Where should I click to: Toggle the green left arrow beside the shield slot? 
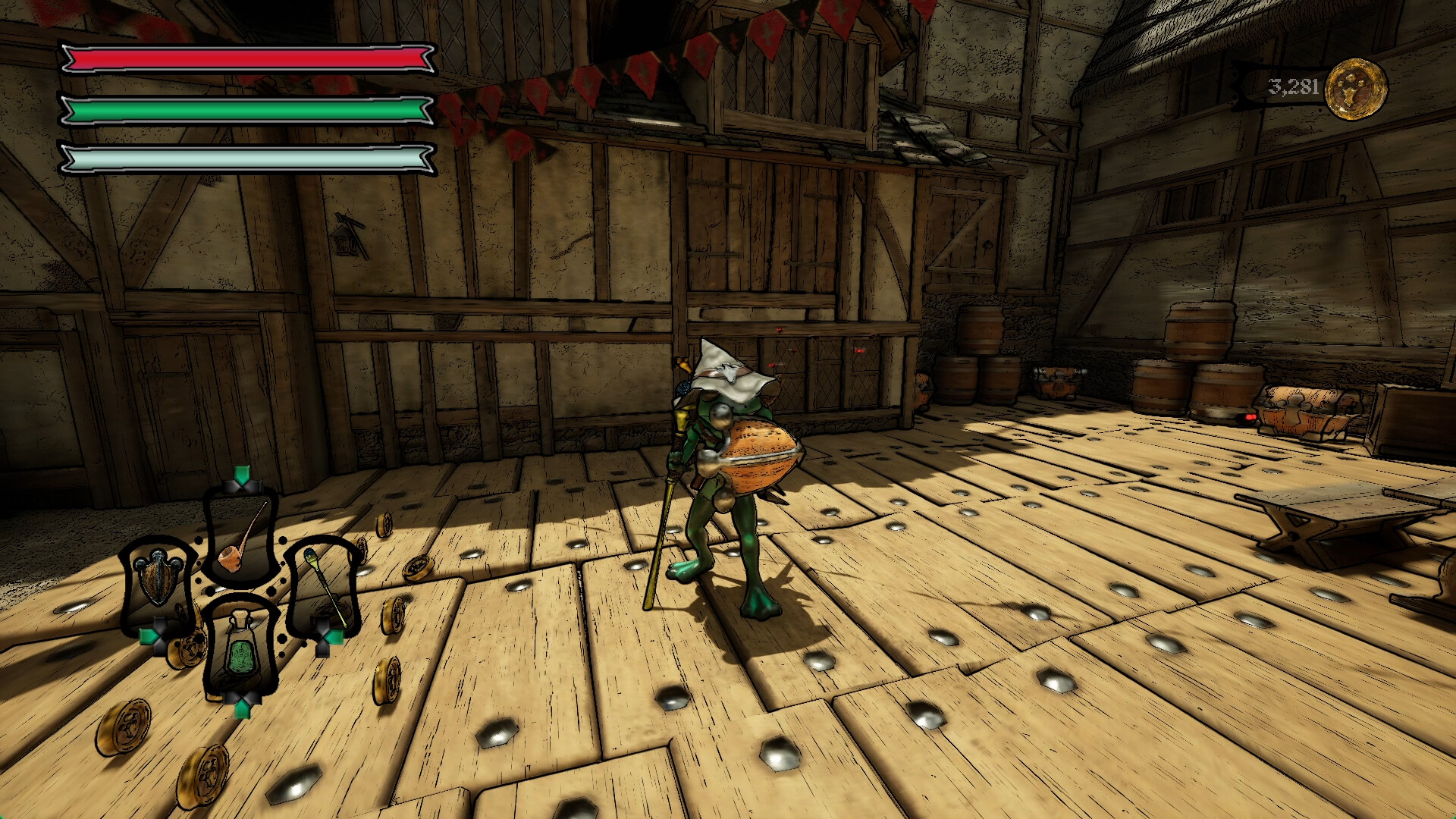point(149,636)
